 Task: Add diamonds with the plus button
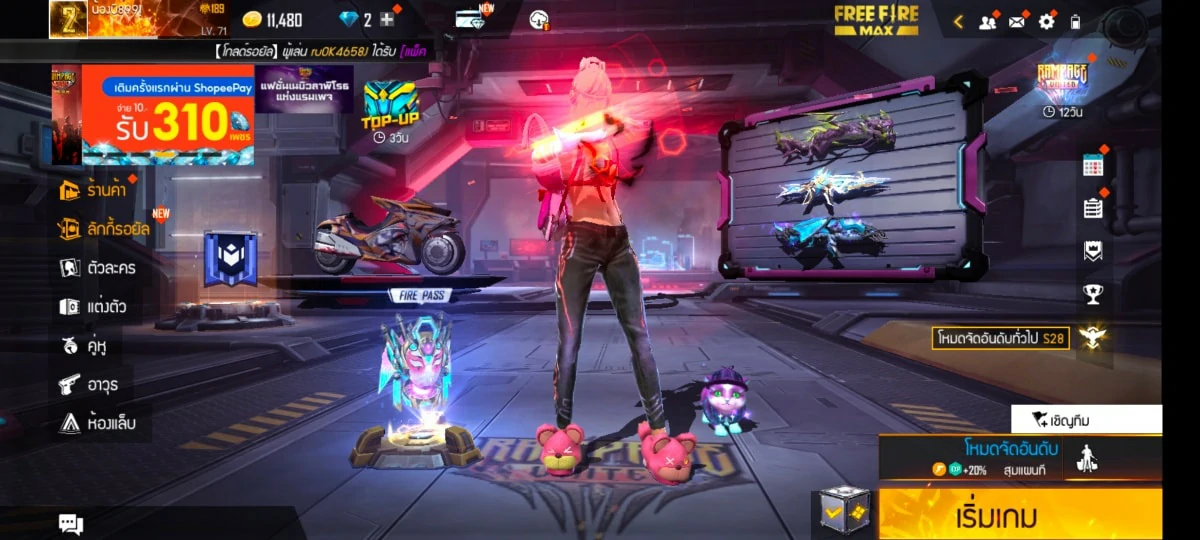387,20
